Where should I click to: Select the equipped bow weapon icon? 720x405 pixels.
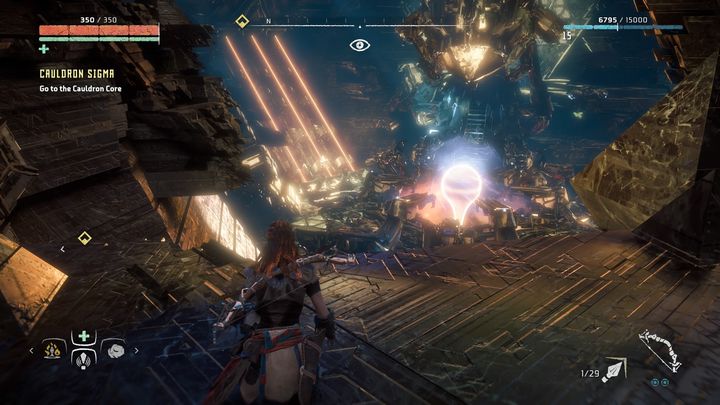tap(661, 351)
